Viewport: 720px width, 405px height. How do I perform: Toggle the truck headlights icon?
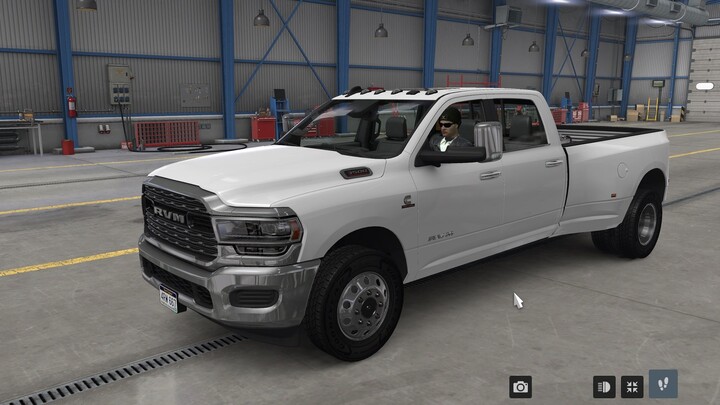tap(604, 387)
